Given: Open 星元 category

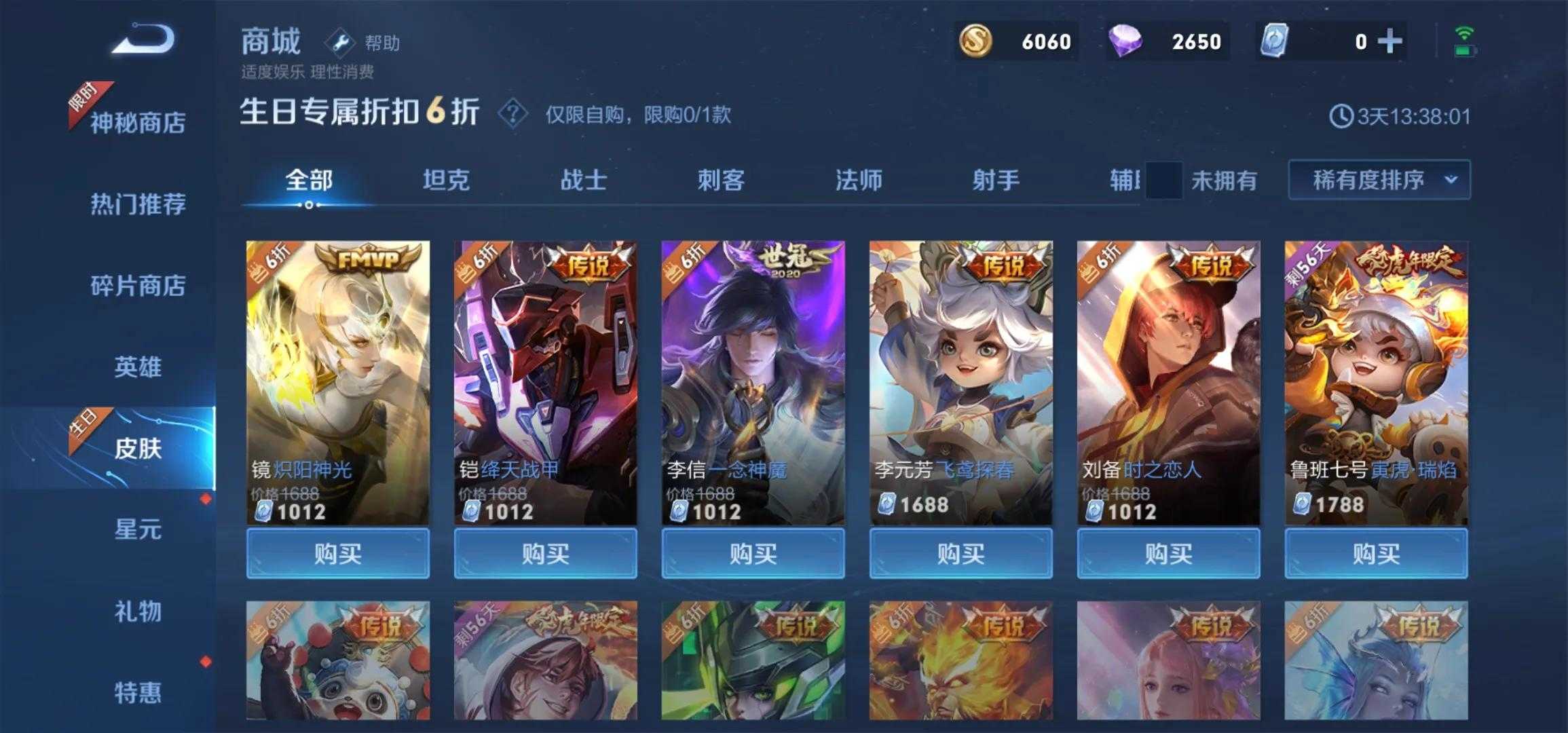Looking at the screenshot, I should [x=138, y=529].
